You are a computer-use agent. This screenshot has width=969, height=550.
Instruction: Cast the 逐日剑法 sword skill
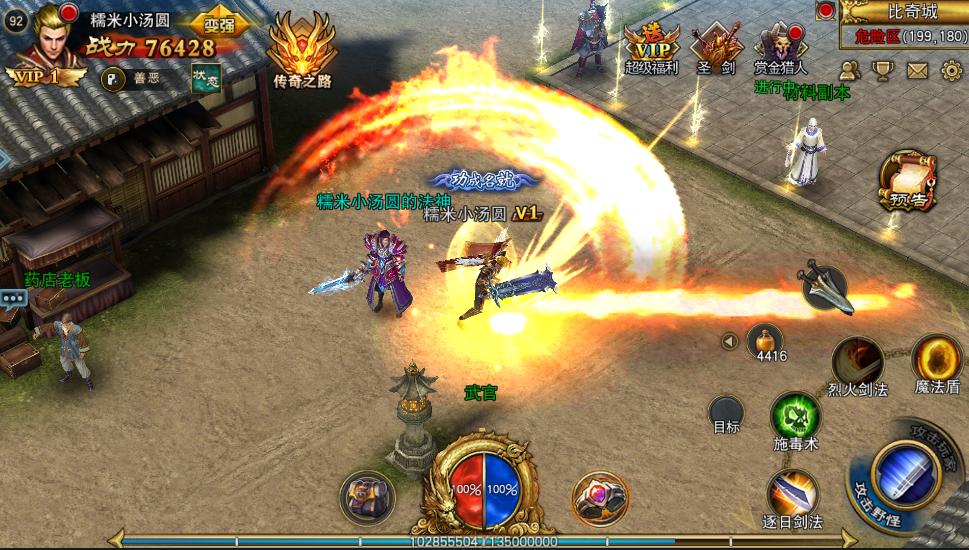pos(794,494)
